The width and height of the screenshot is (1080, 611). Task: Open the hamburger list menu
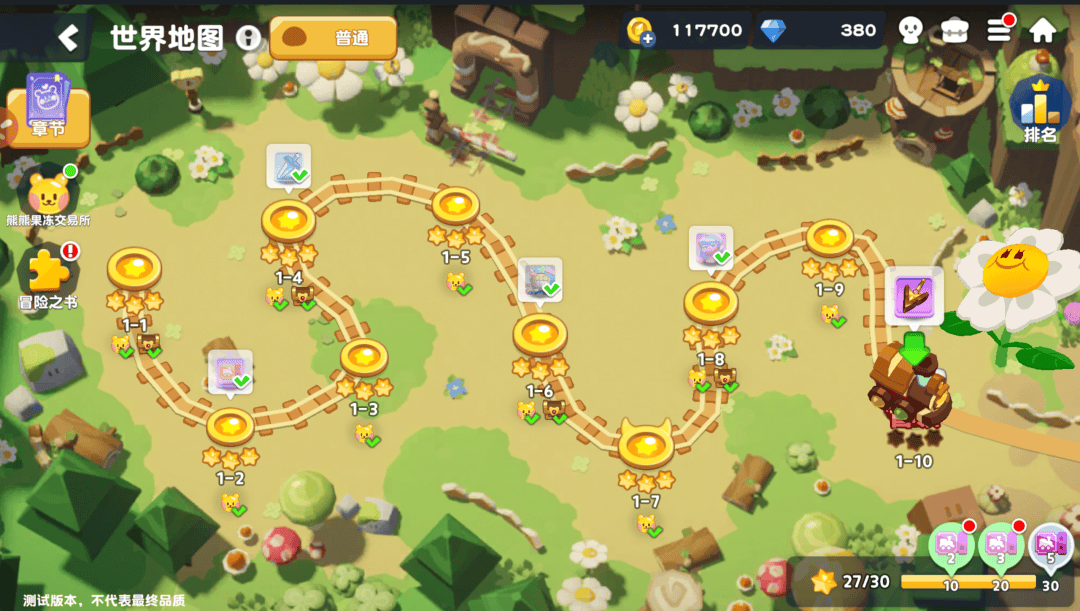999,30
